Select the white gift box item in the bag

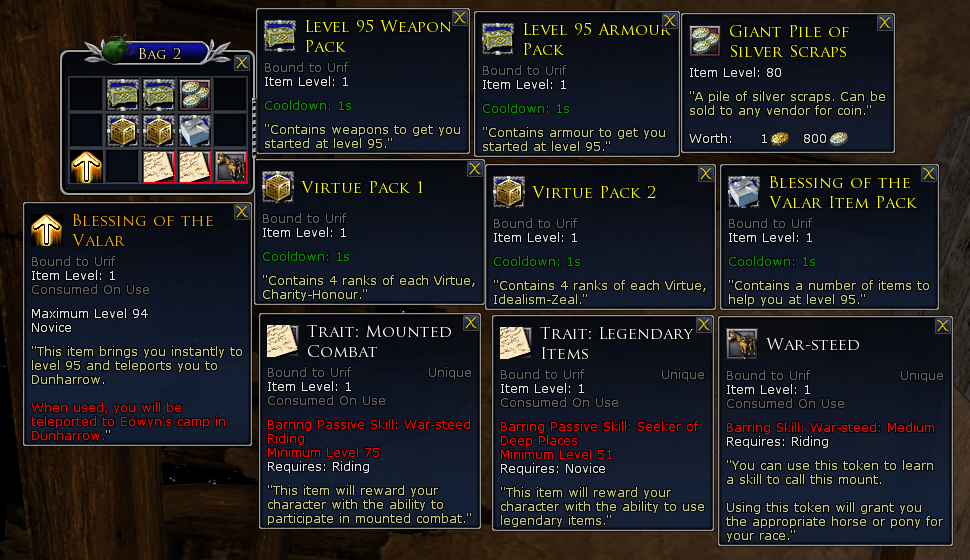(x=194, y=130)
